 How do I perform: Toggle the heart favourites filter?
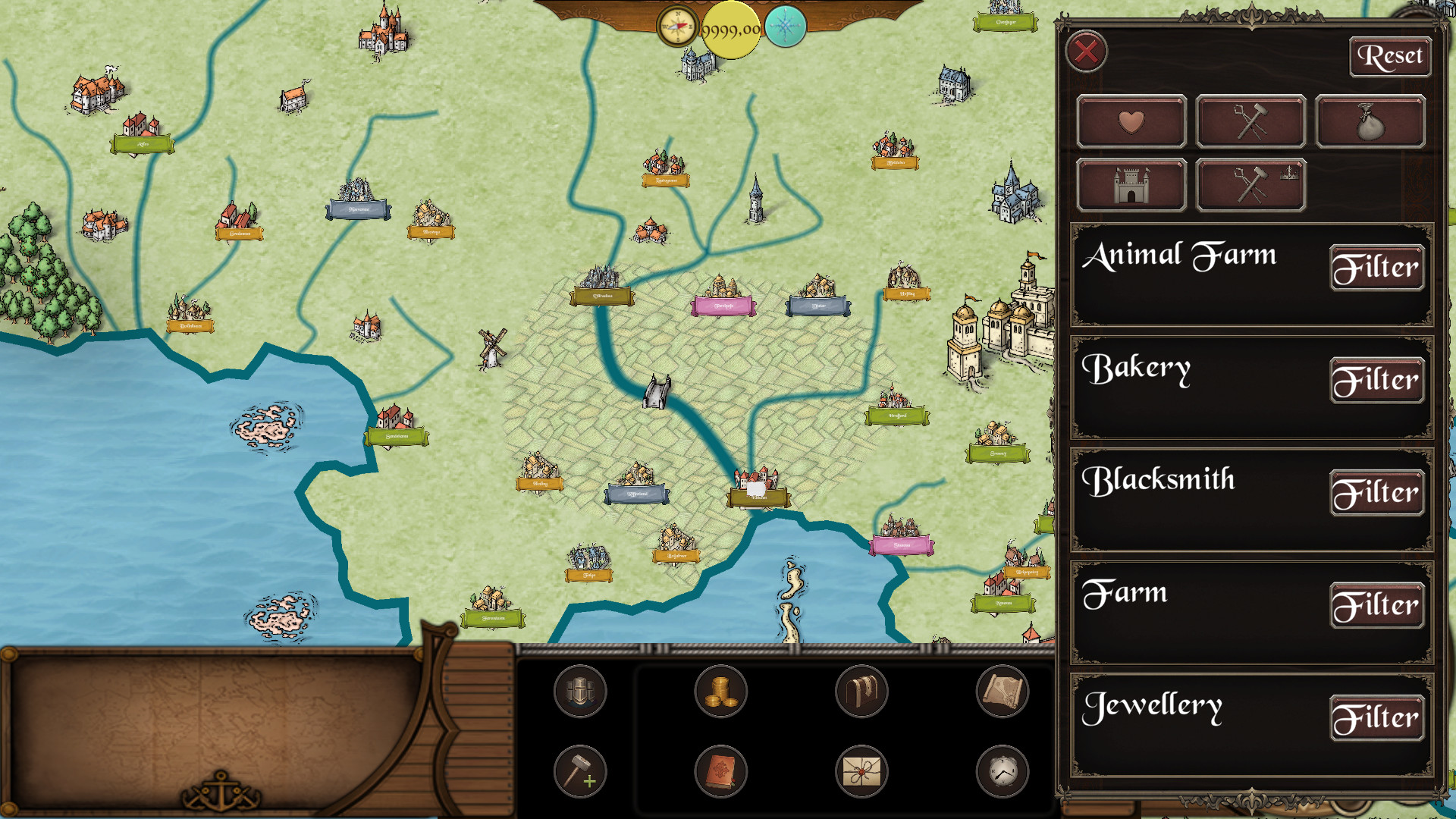[x=1131, y=121]
